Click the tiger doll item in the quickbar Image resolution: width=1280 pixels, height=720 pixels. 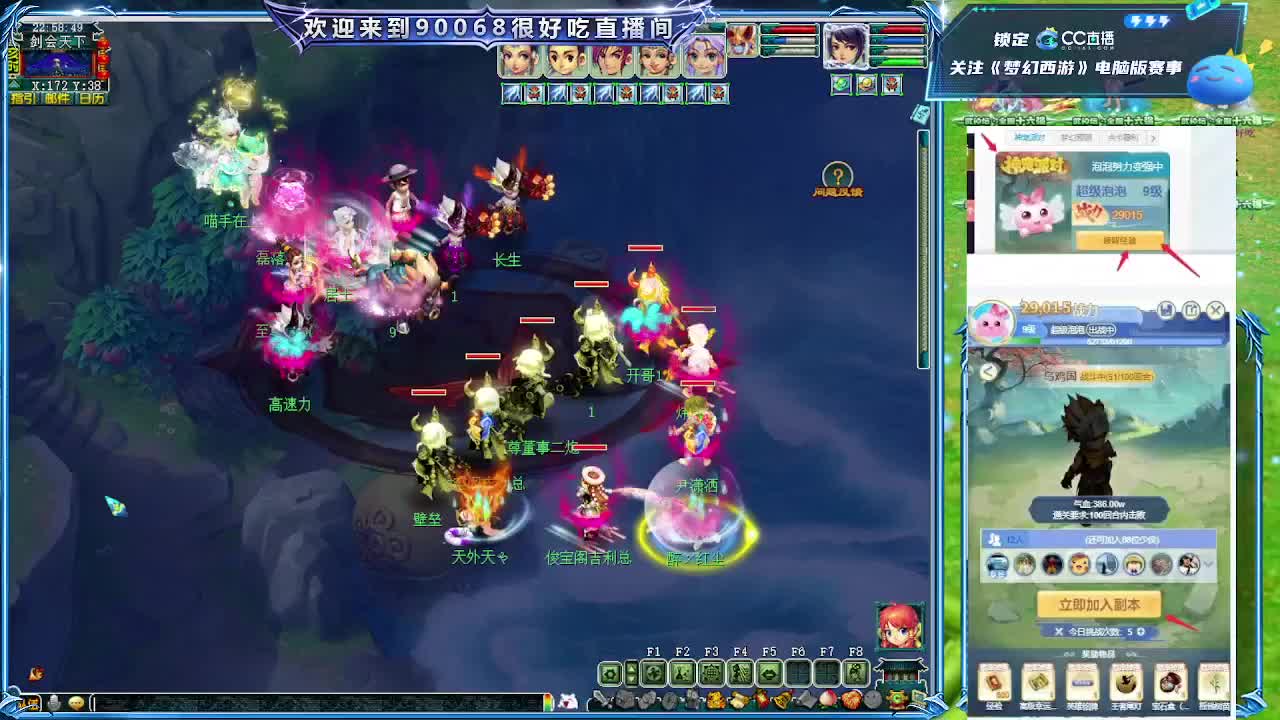pos(714,699)
